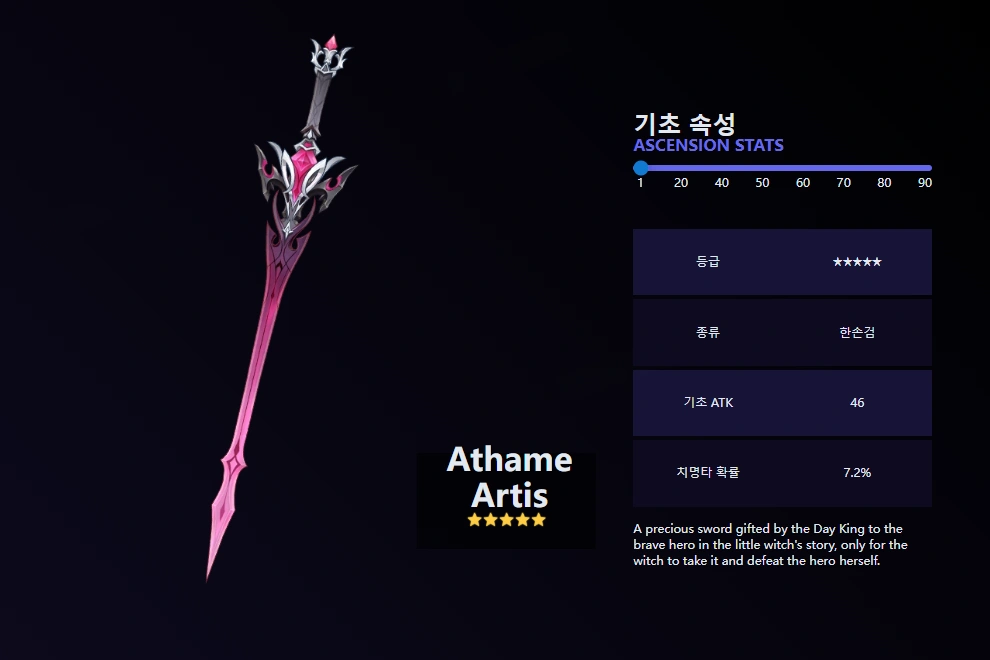Set the weapon level to 80
Screen dimensions: 990x660
click(884, 168)
